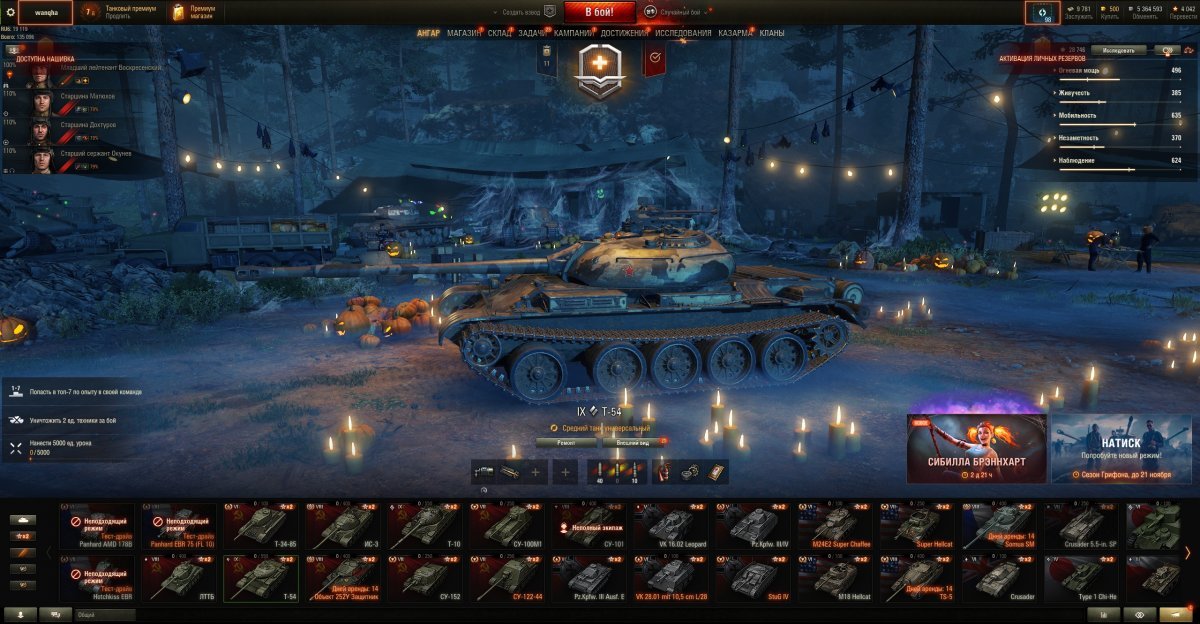This screenshot has width=1200, height=624.
Task: Open the «Сибилла Брэннхарт» promo banner
Action: 976,448
